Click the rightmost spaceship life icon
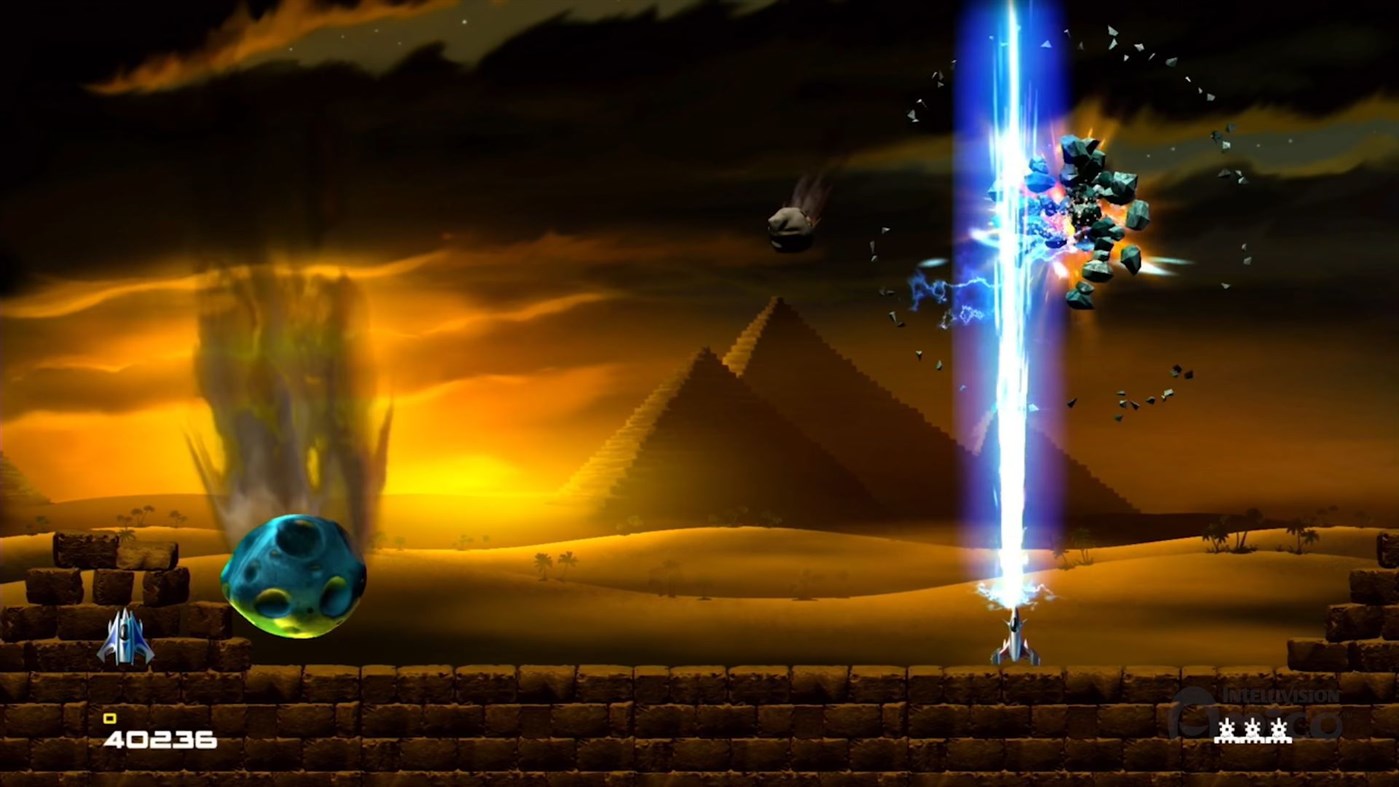1399x787 pixels. 1279,730
